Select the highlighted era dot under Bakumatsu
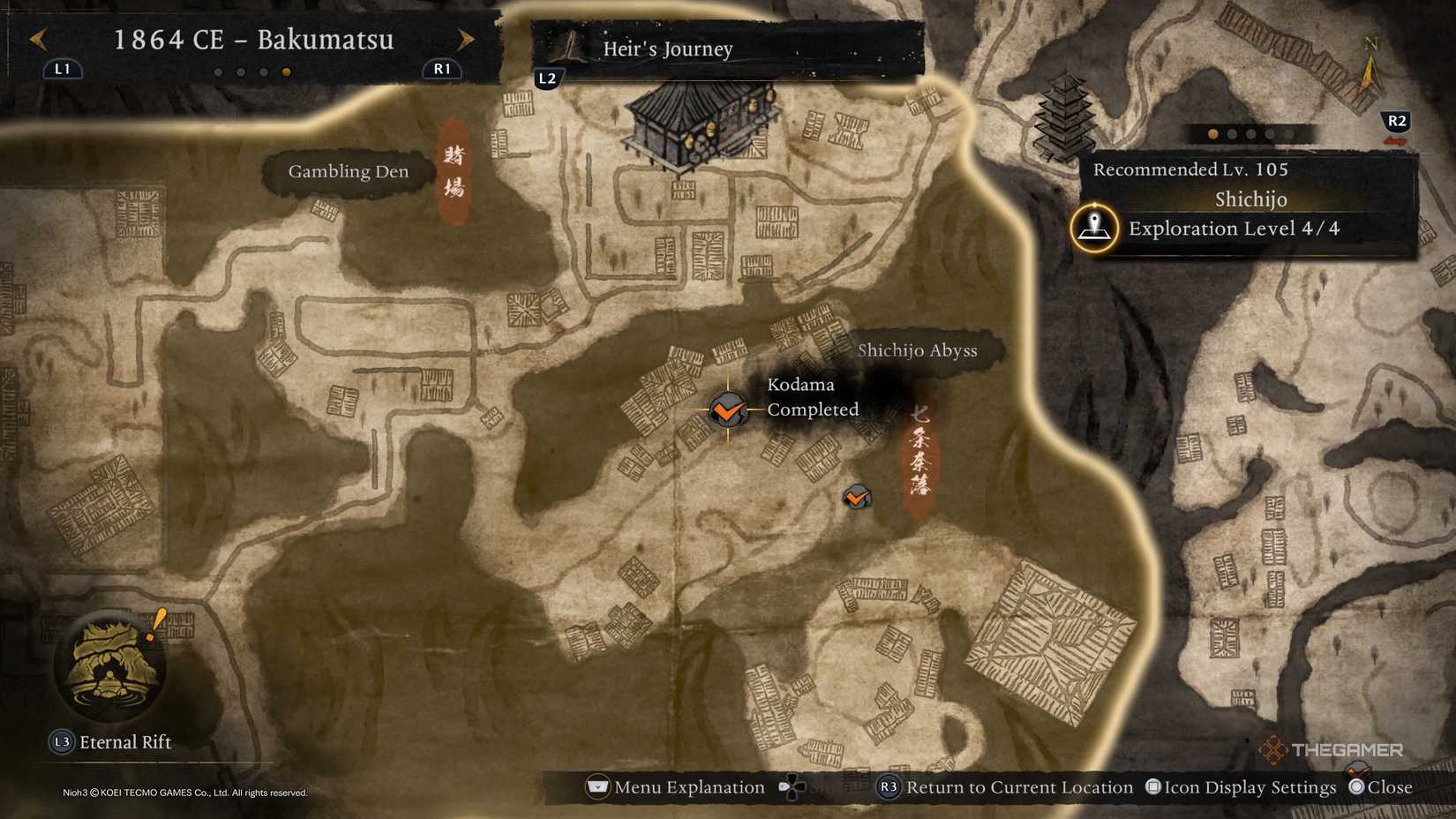This screenshot has width=1456, height=819. coord(285,72)
